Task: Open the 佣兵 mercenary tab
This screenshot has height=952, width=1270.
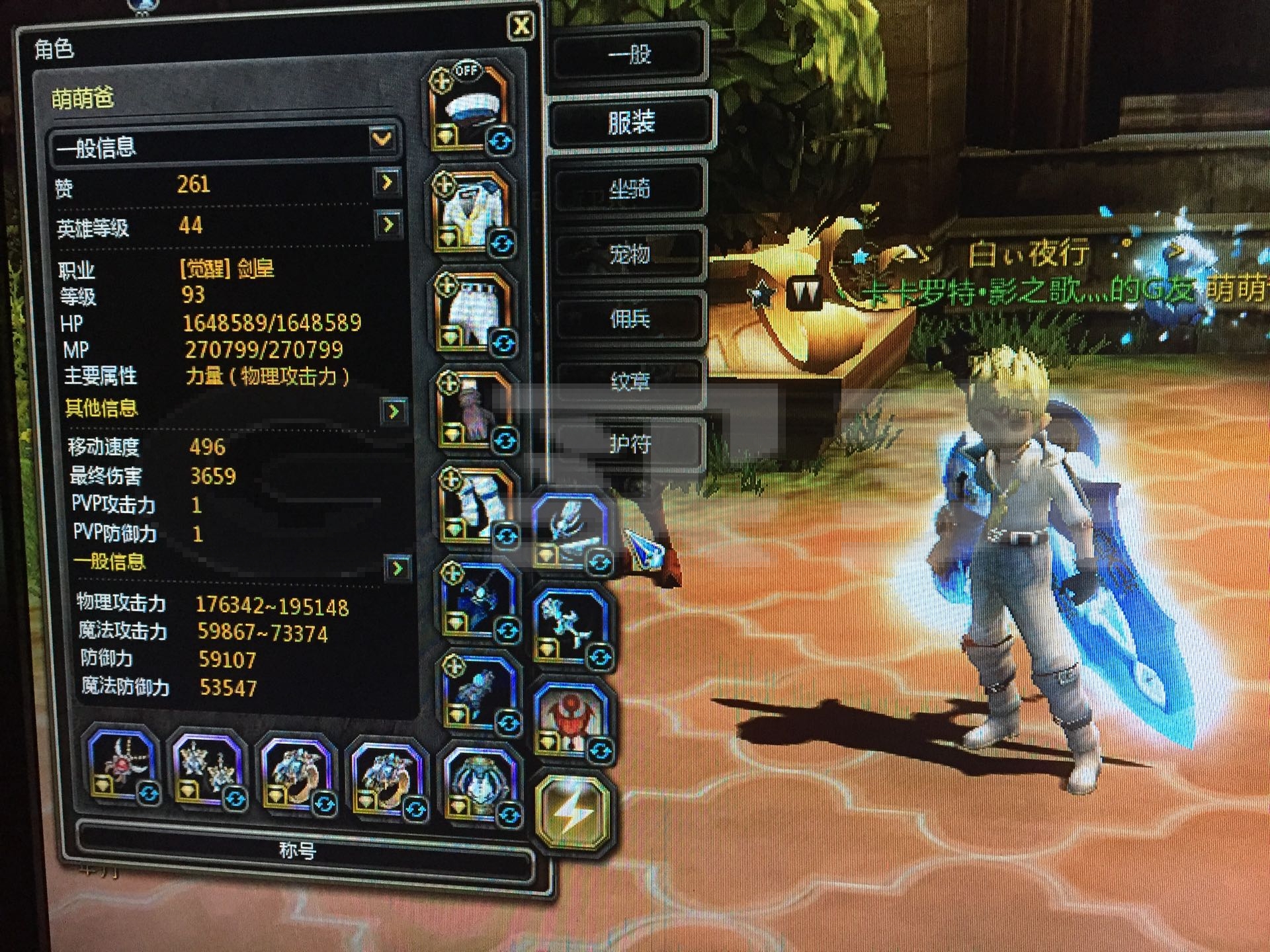Action: (x=629, y=319)
